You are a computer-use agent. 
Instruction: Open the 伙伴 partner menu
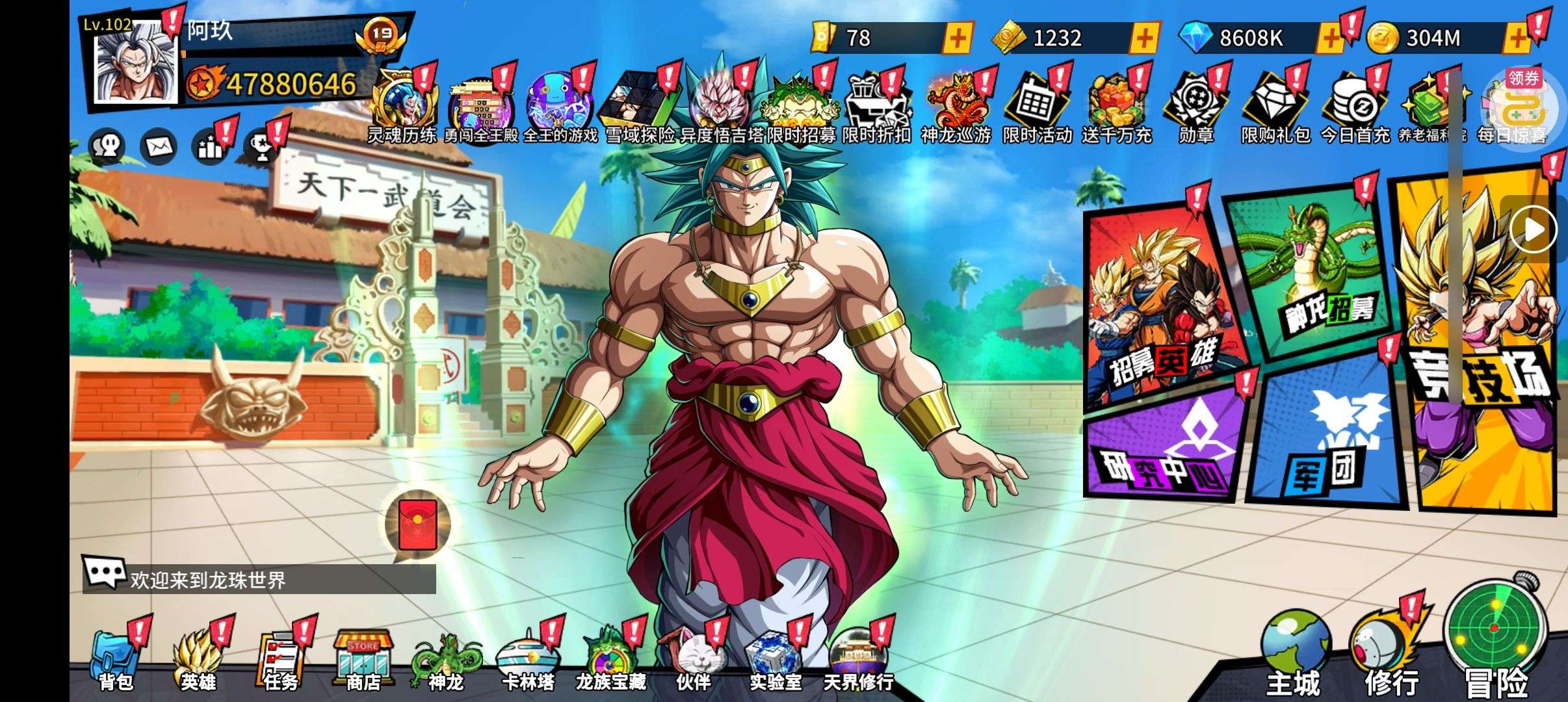click(x=693, y=660)
